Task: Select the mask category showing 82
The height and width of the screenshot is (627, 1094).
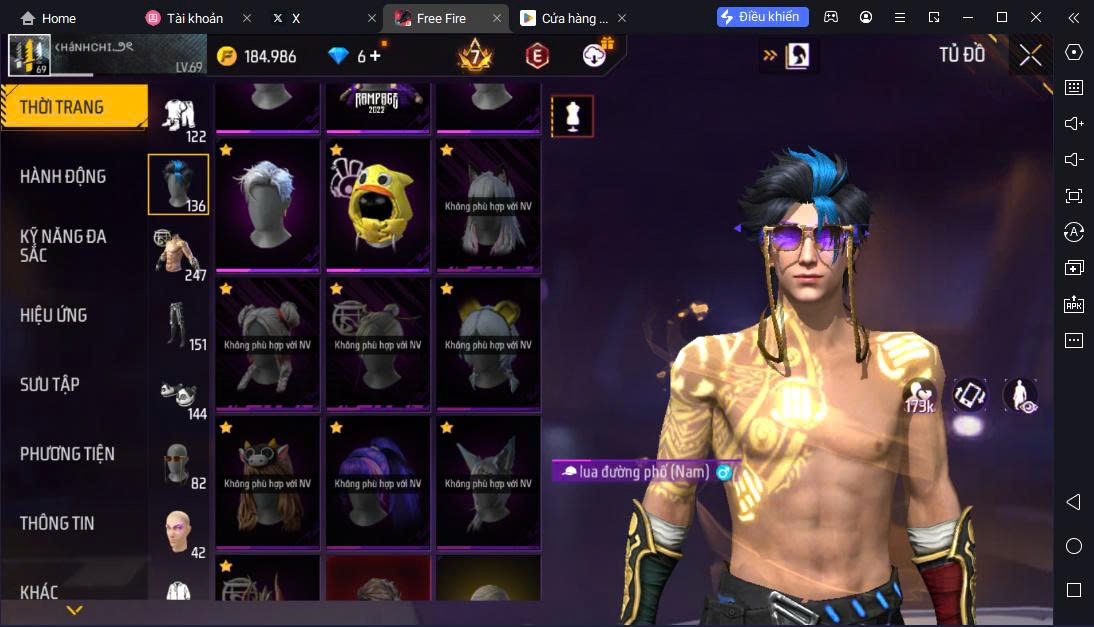Action: pyautogui.click(x=178, y=462)
